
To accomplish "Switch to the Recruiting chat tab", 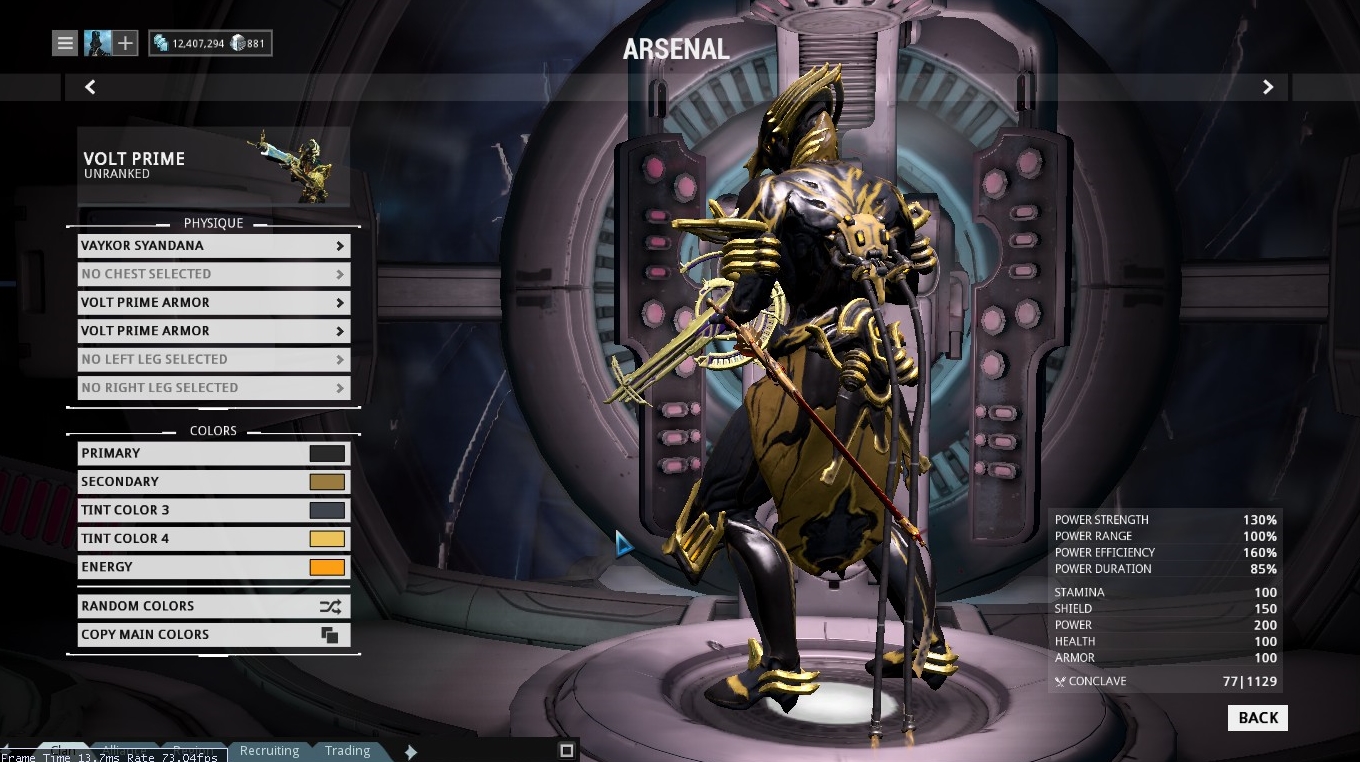I will (x=268, y=750).
